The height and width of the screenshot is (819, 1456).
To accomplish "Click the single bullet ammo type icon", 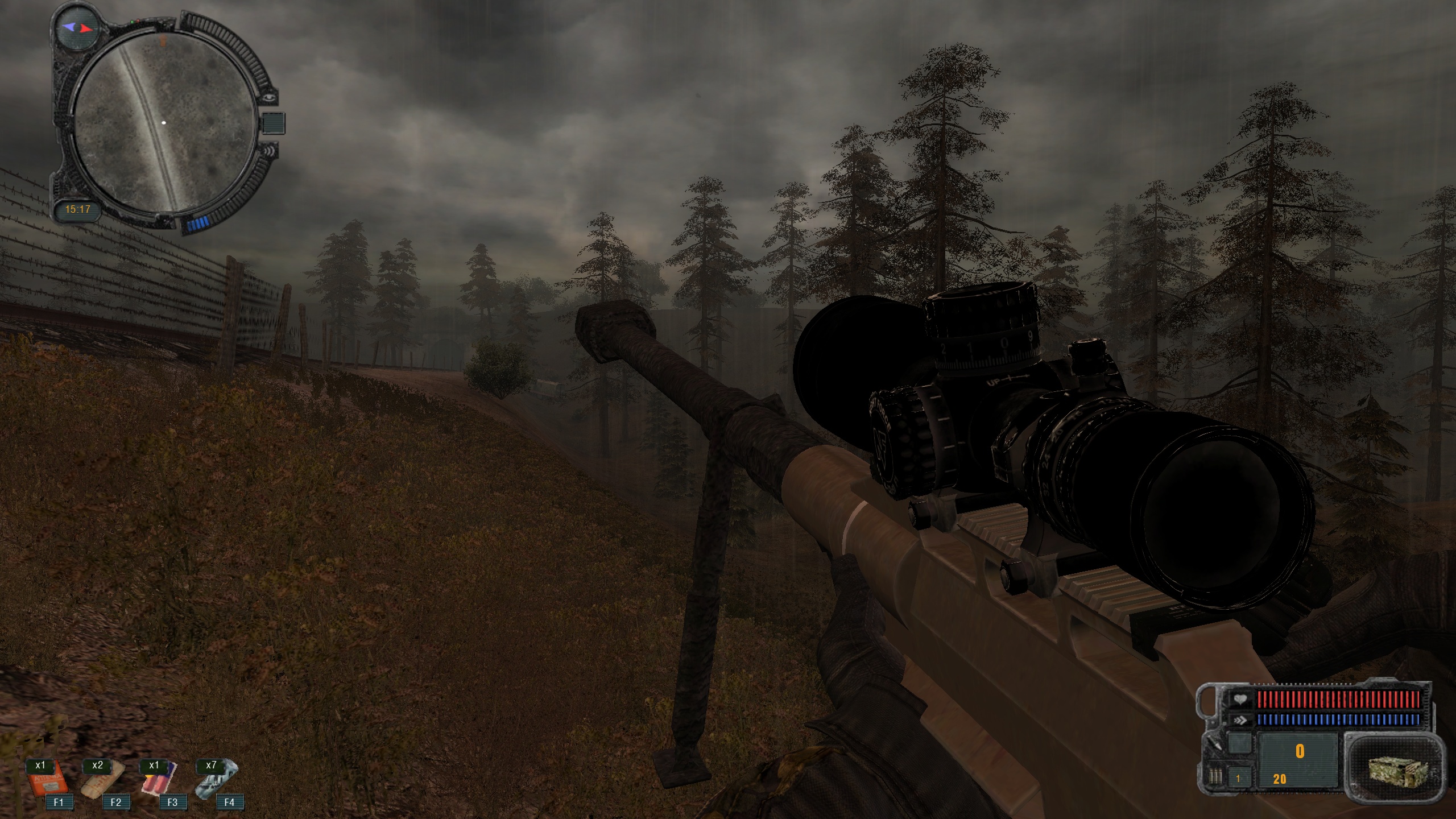I will tap(1213, 743).
